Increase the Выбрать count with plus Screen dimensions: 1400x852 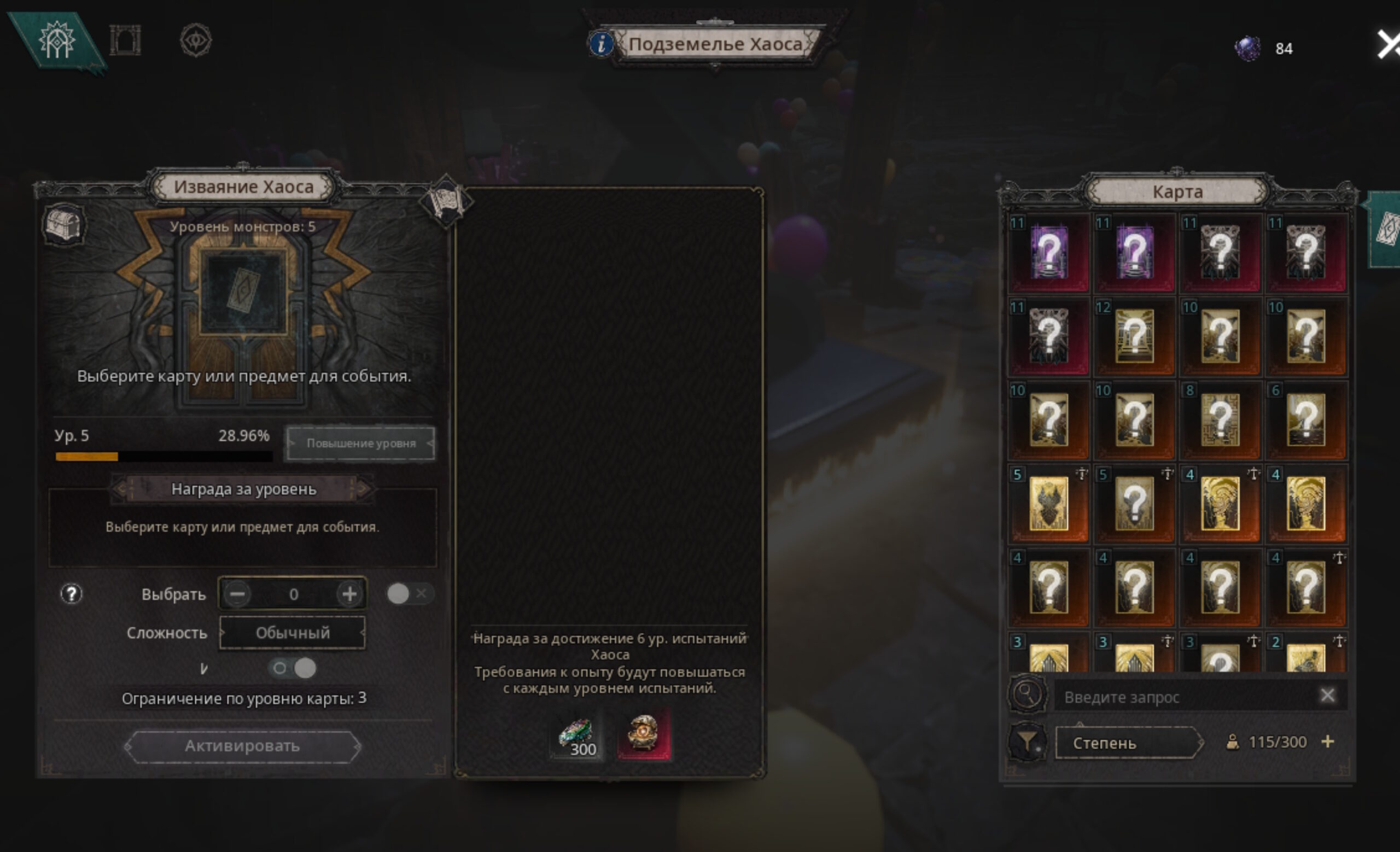coord(349,594)
